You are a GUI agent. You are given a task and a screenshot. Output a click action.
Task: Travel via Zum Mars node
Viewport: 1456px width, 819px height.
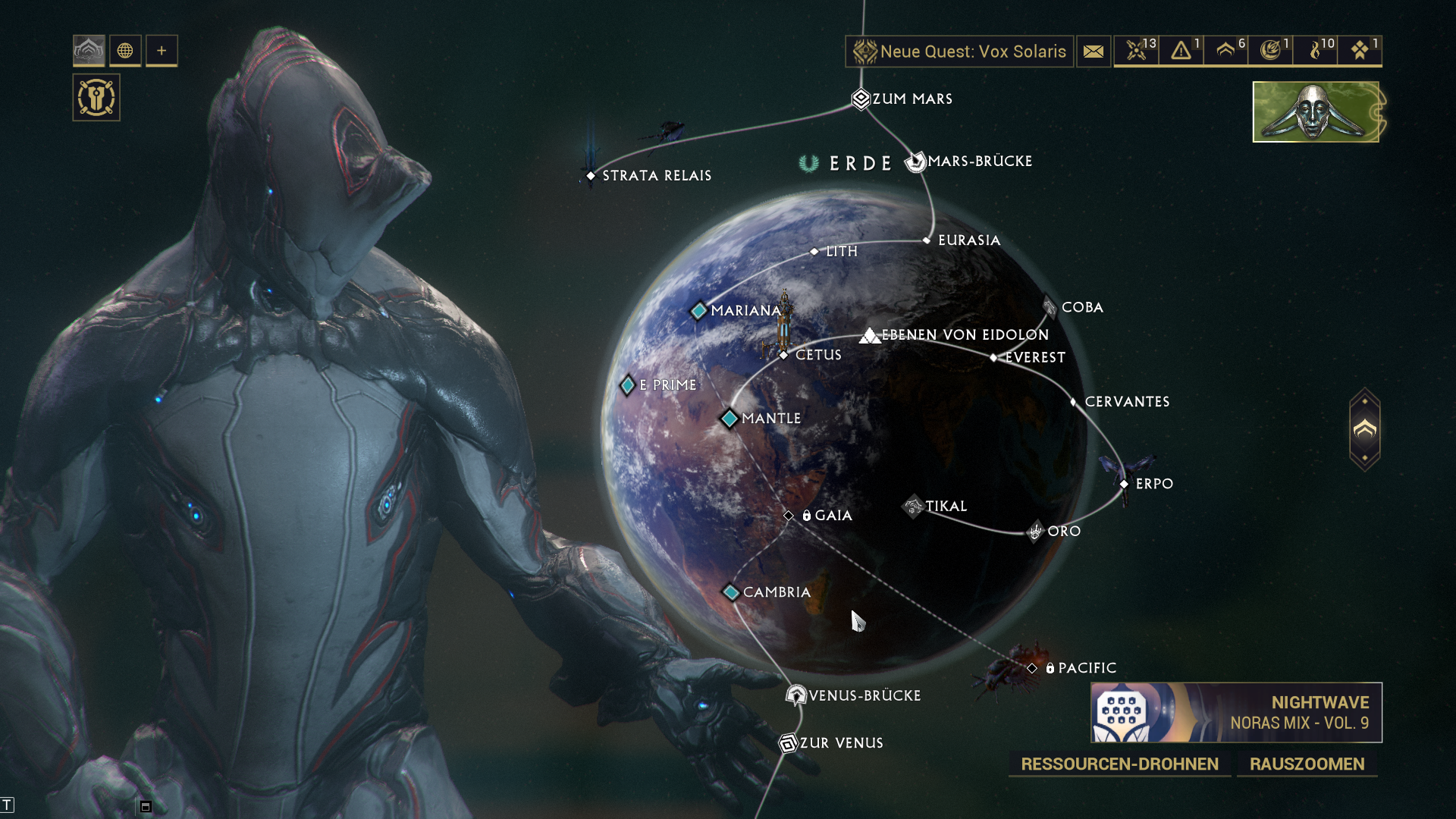[861, 99]
